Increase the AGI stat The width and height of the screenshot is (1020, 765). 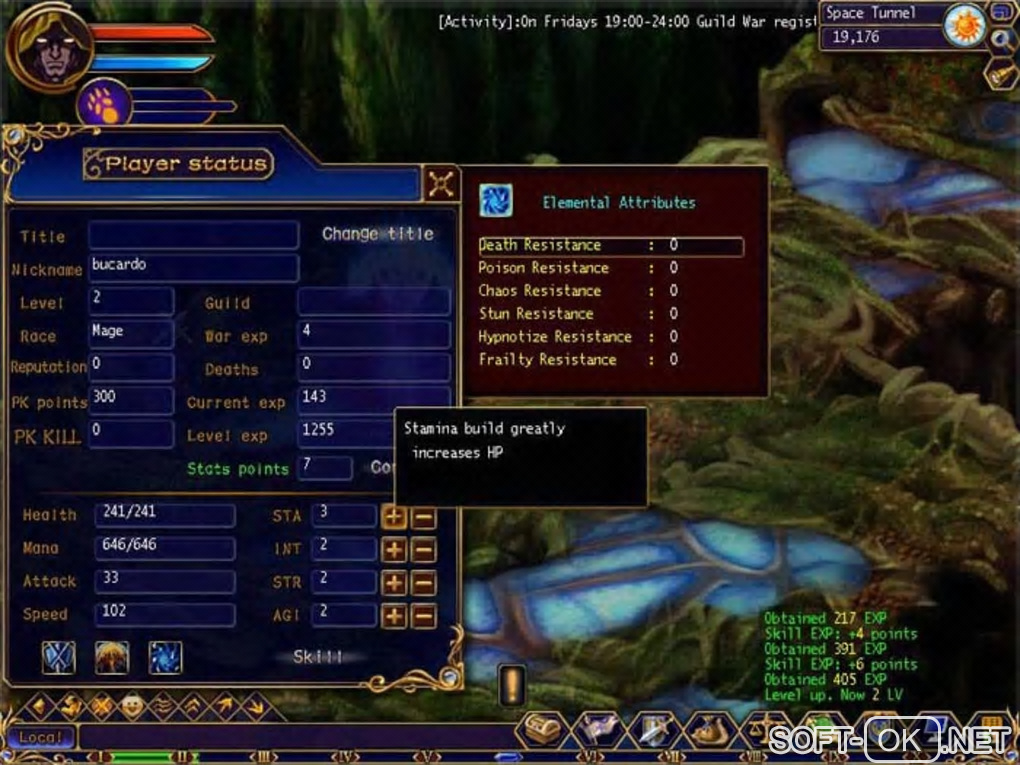pos(394,616)
